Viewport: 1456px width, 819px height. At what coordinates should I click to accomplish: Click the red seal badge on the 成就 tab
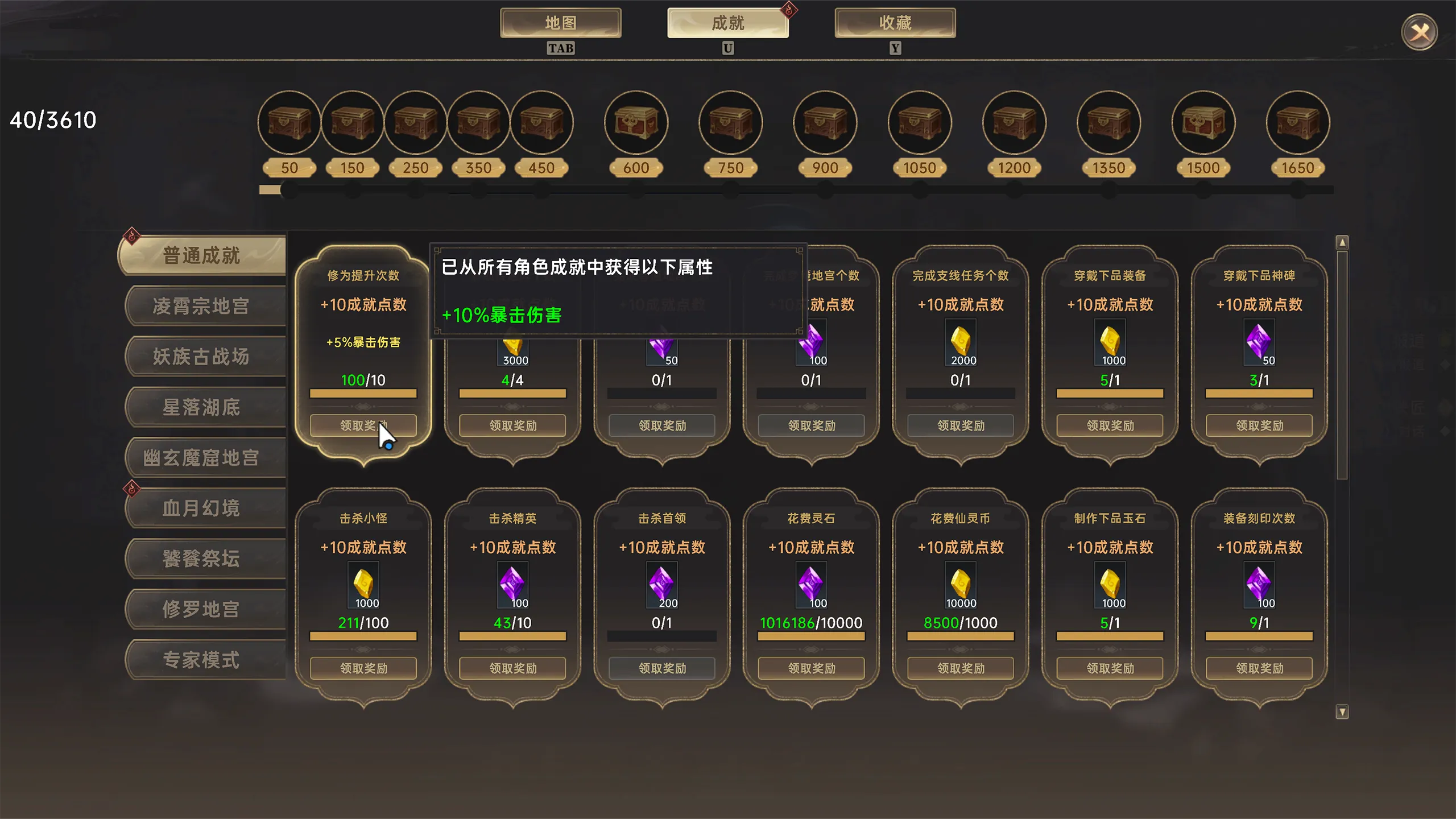coord(790,10)
